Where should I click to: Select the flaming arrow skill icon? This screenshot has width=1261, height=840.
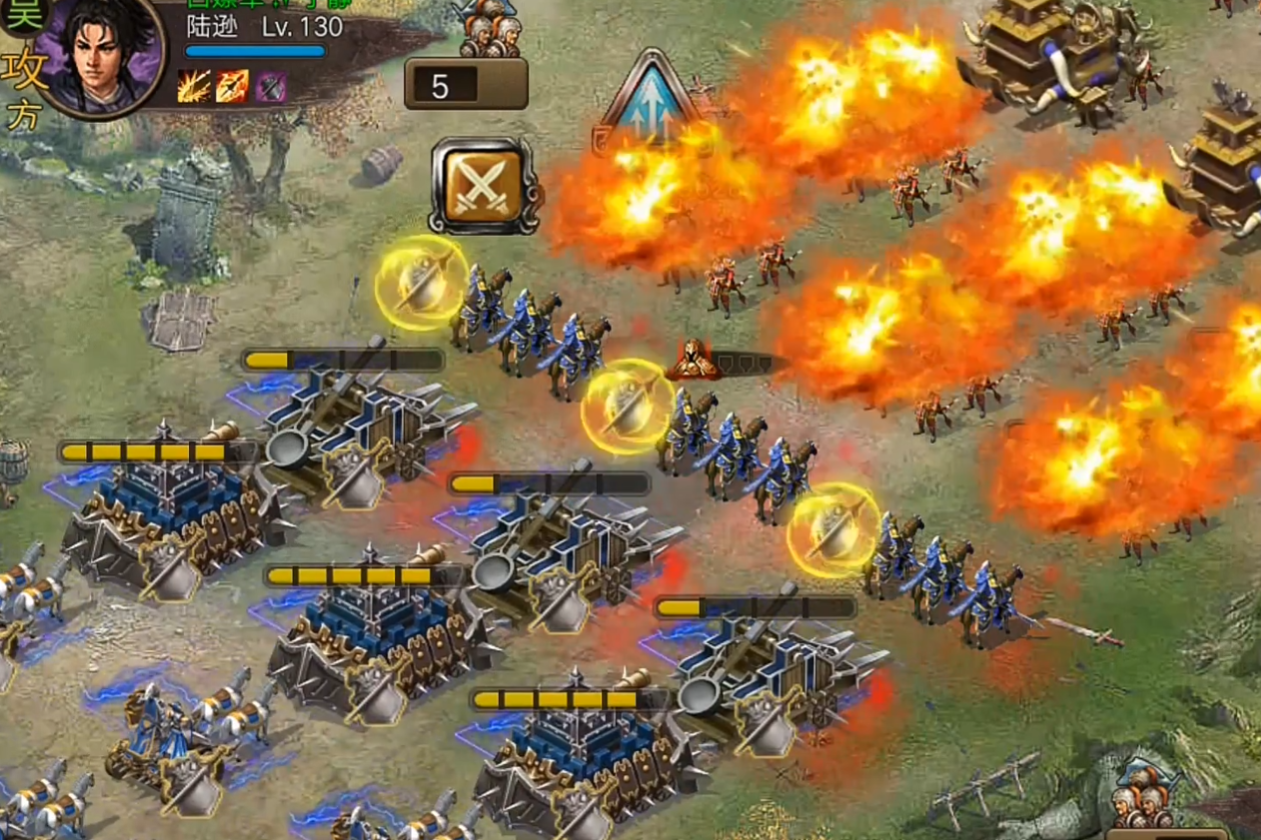(232, 87)
